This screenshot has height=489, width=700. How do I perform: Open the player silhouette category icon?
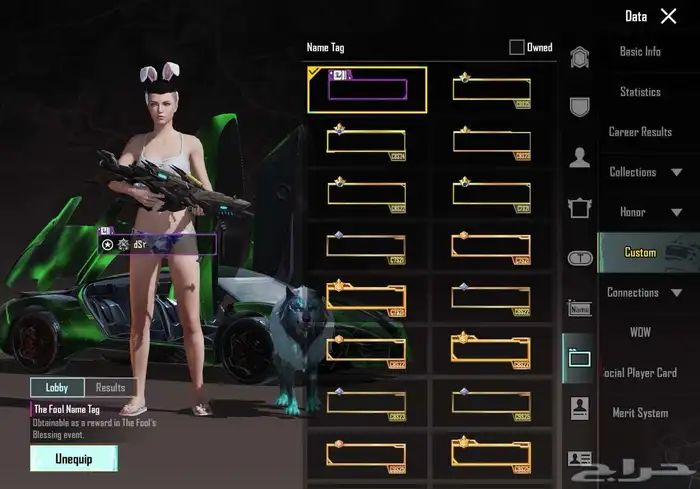pos(579,157)
